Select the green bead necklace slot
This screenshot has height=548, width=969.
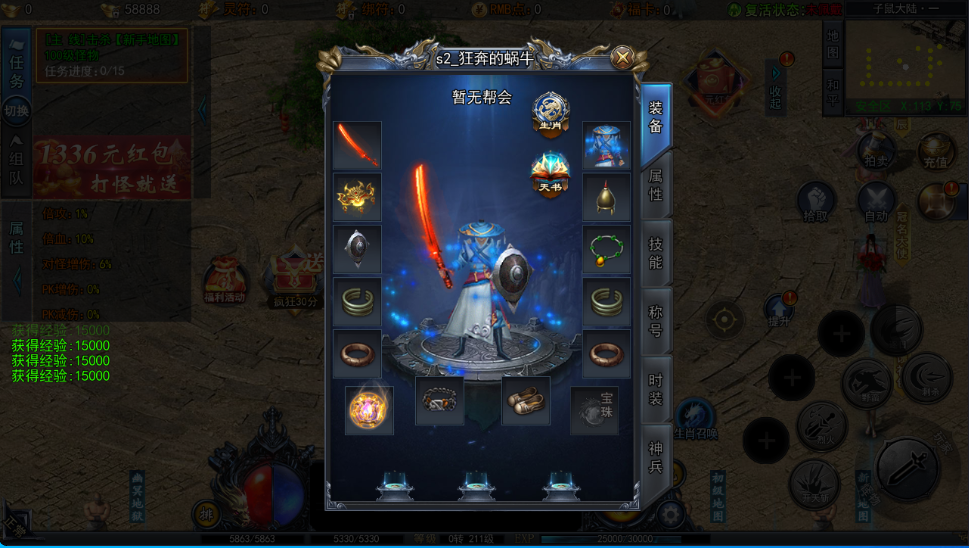tap(606, 250)
